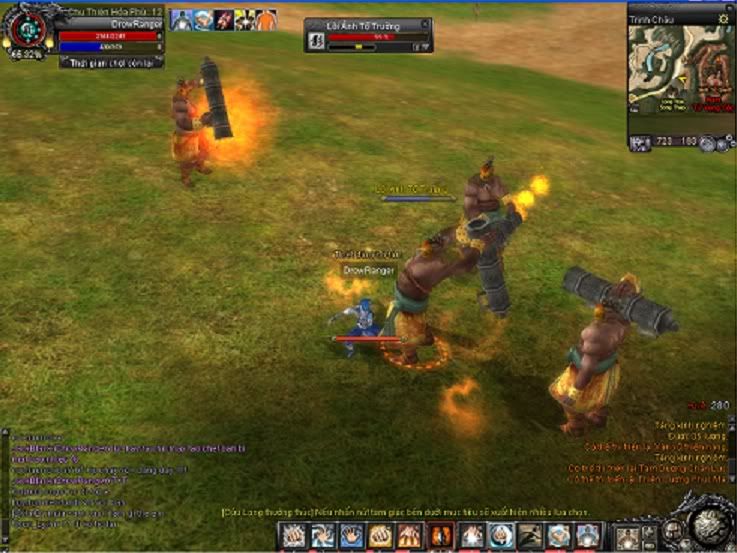Click the round button beside the minimap coordinates
The image size is (737, 553).
[708, 143]
